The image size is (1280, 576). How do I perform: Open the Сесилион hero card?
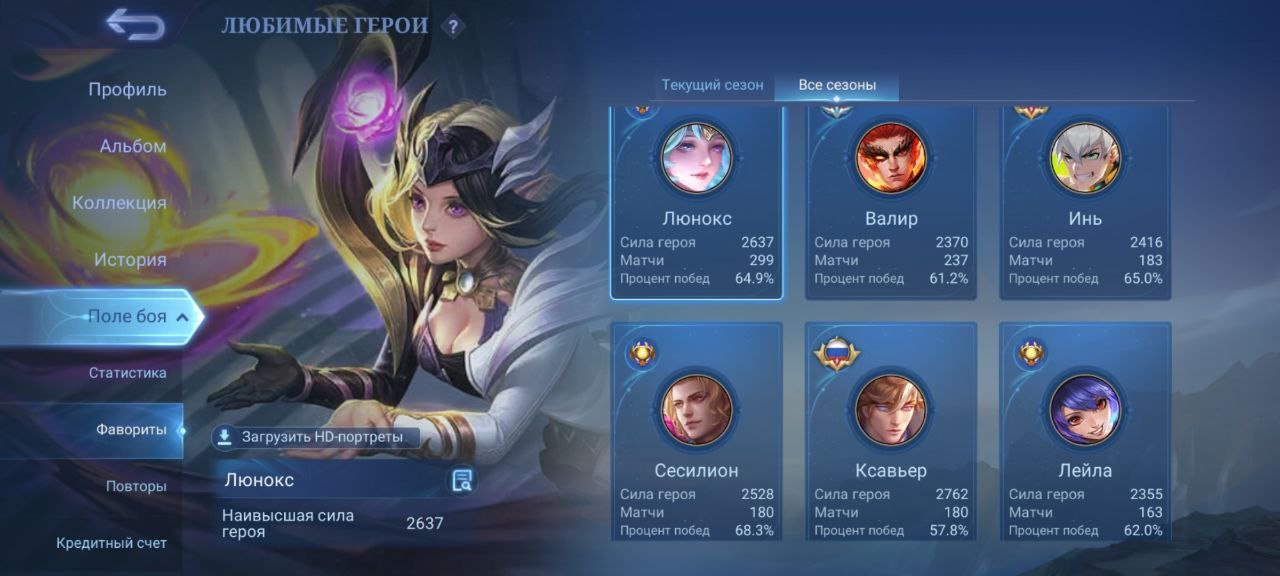tap(697, 430)
